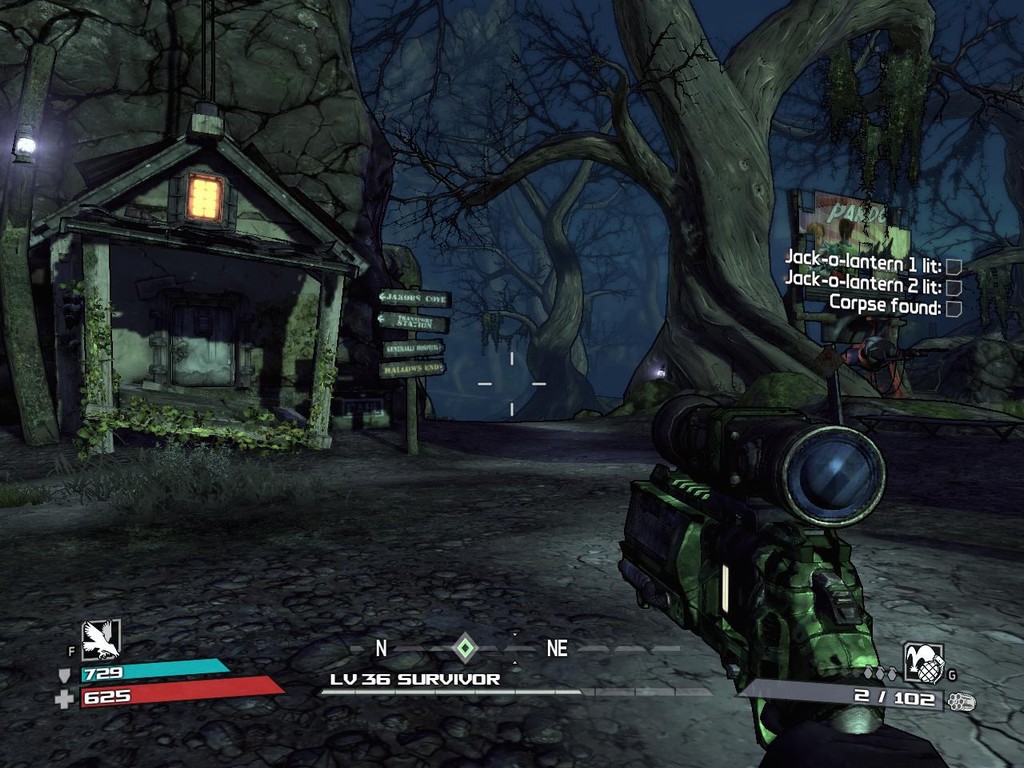This screenshot has height=768, width=1024.
Task: Check the Corpse found objective box
Action: (954, 309)
